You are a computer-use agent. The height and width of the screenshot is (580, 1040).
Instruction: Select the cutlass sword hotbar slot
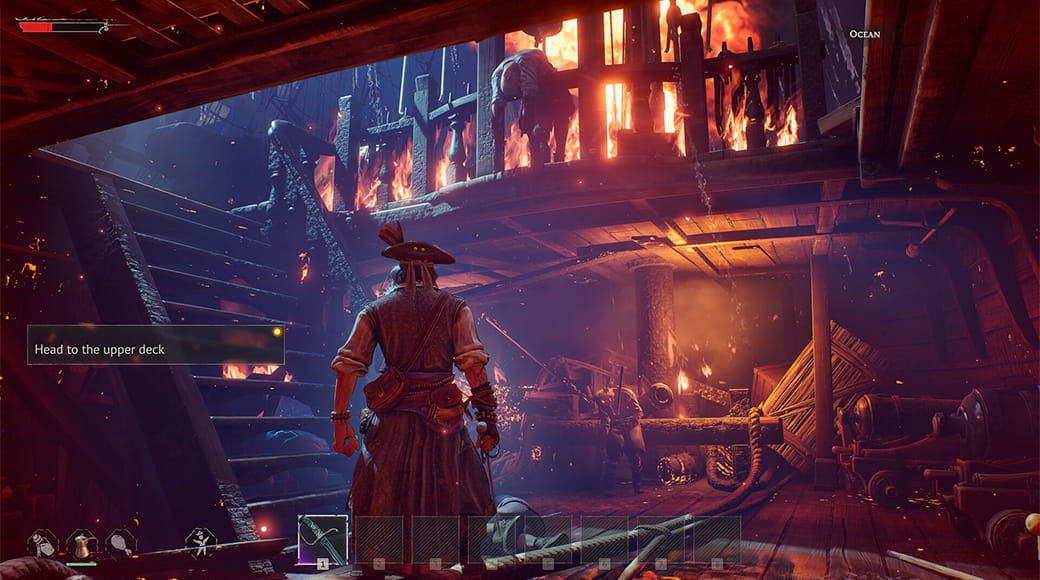pyautogui.click(x=323, y=540)
